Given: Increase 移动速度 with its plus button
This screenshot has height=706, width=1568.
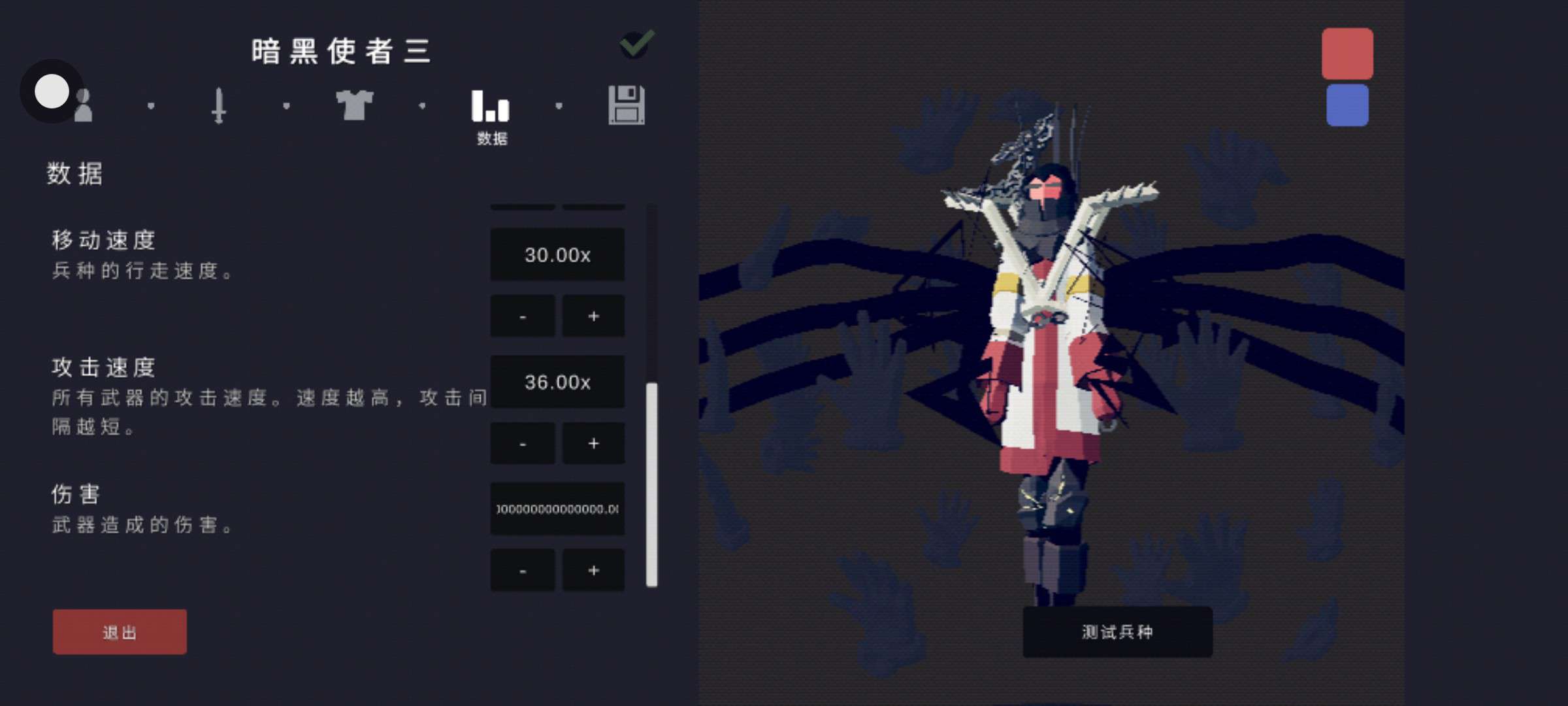Looking at the screenshot, I should coord(593,316).
